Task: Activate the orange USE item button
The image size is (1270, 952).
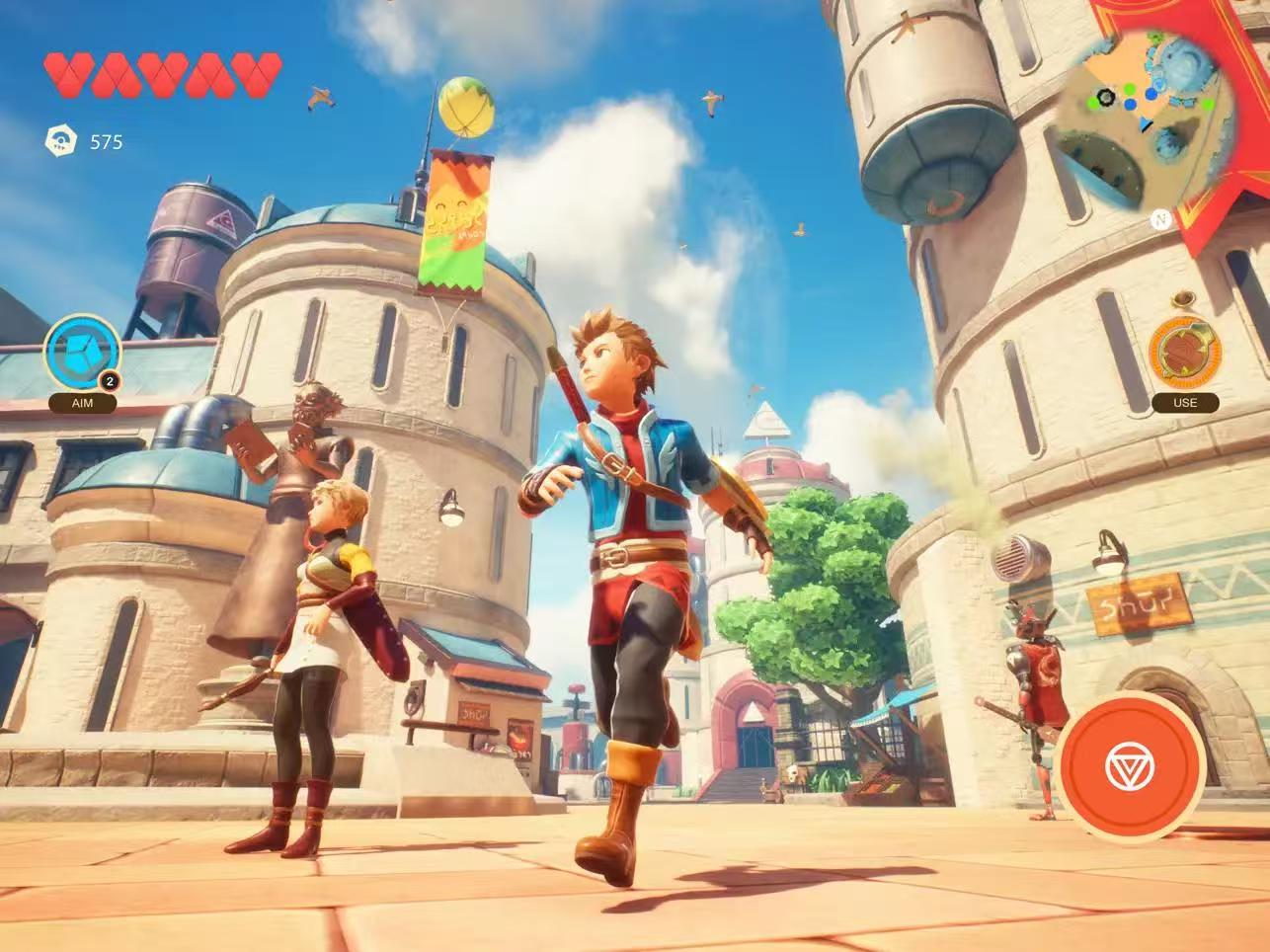Action: 1184,353
